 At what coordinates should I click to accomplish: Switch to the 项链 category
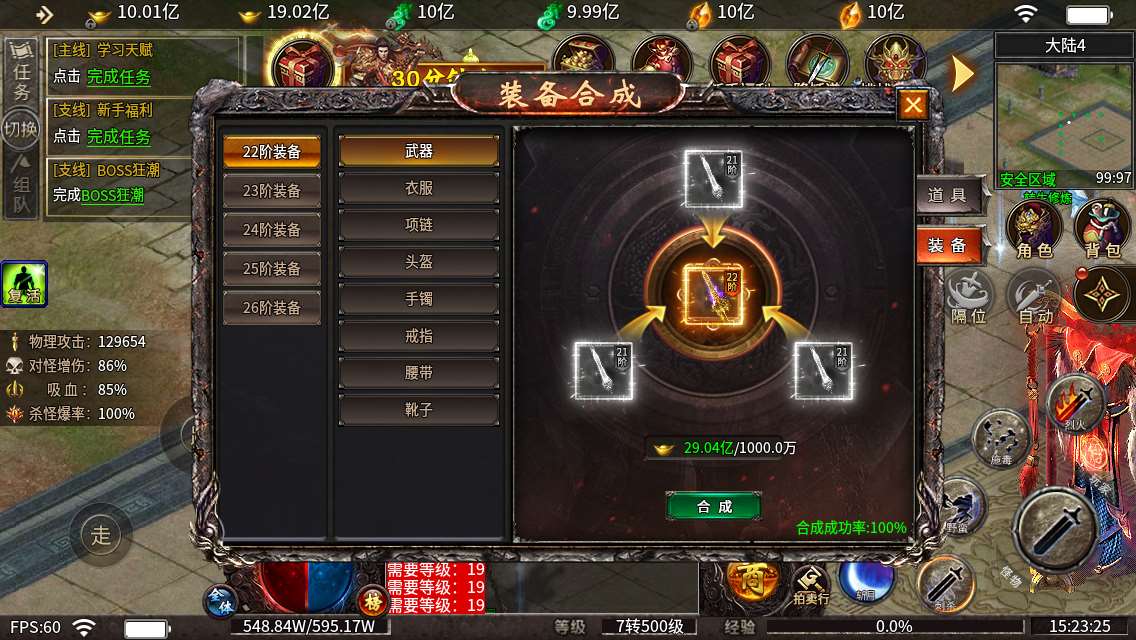(x=419, y=225)
